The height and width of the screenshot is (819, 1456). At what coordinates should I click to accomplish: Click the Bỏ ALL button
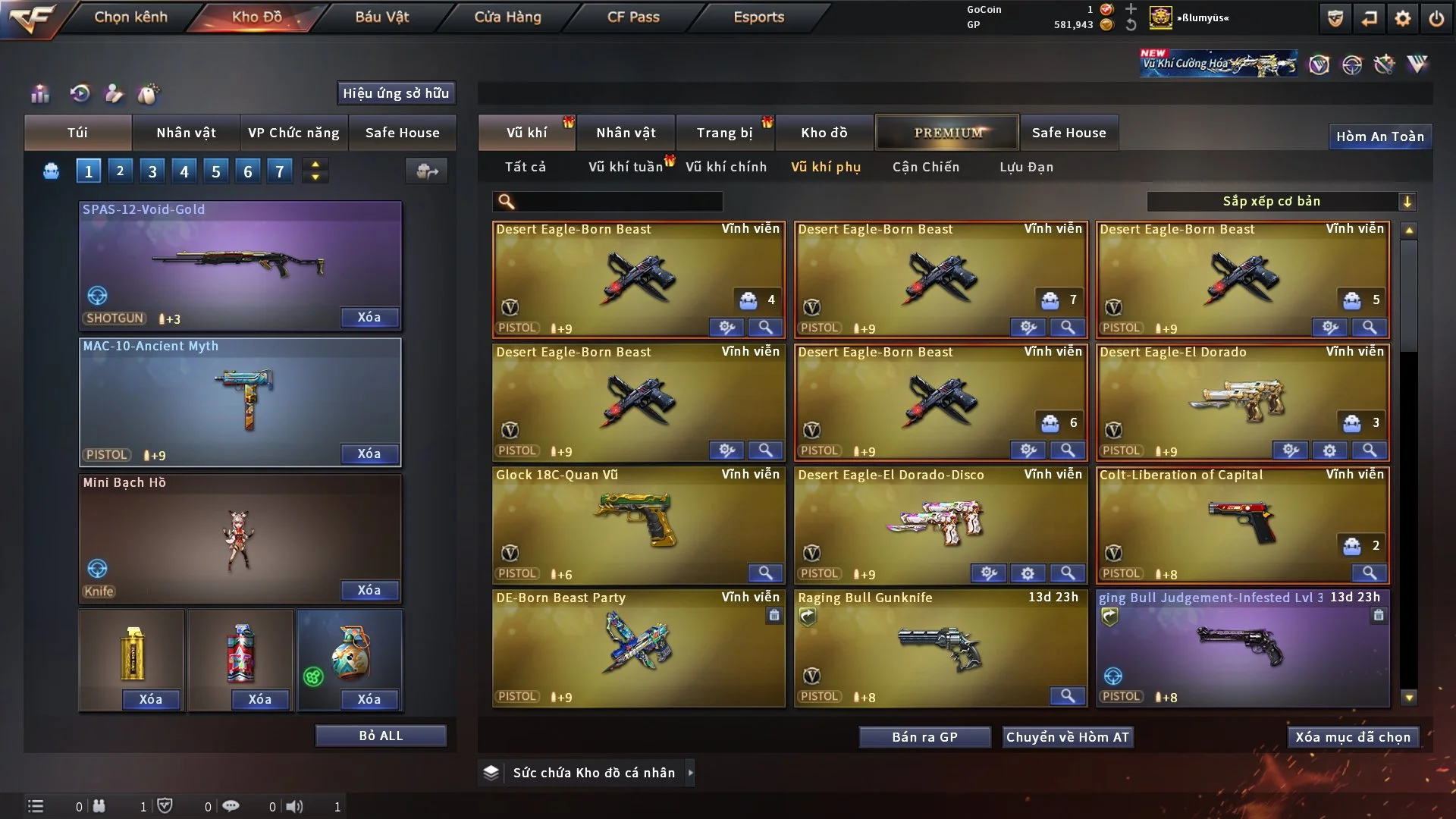(x=381, y=736)
